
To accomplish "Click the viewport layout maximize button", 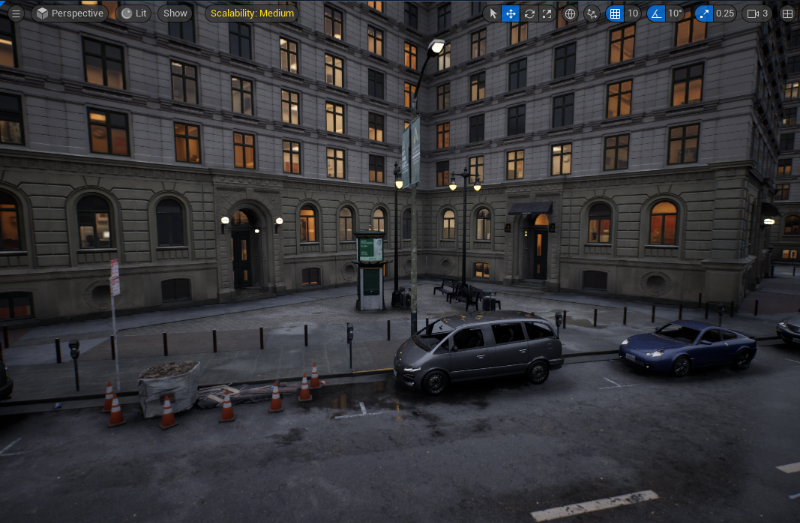I will click(x=787, y=13).
